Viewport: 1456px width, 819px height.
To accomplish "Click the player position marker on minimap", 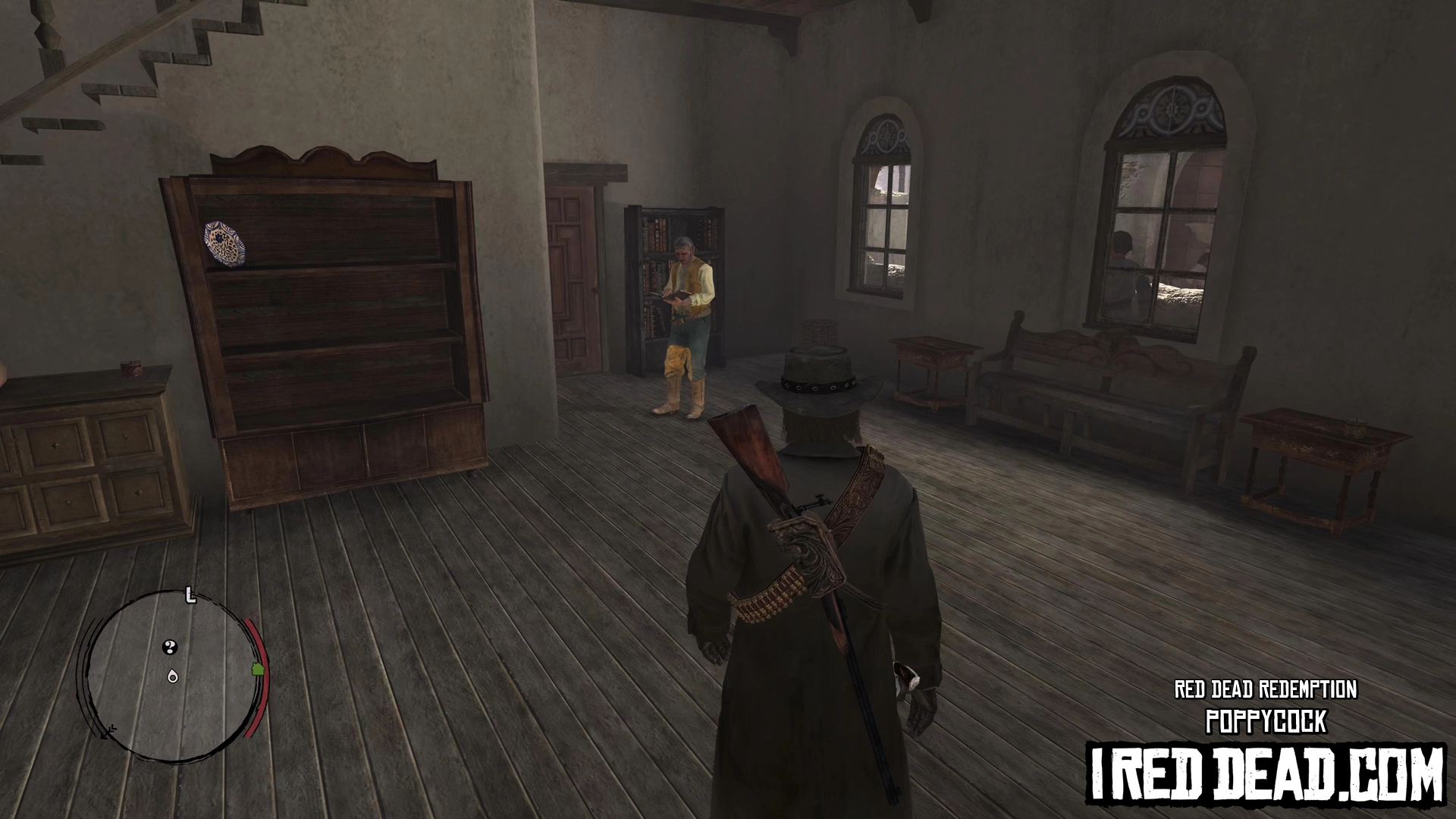I will 173,676.
